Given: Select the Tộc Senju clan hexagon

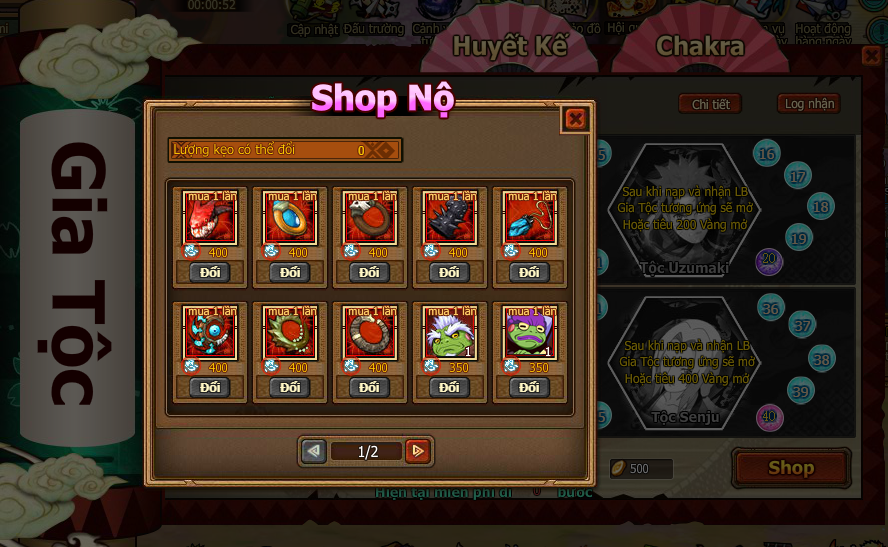Looking at the screenshot, I should (686, 362).
